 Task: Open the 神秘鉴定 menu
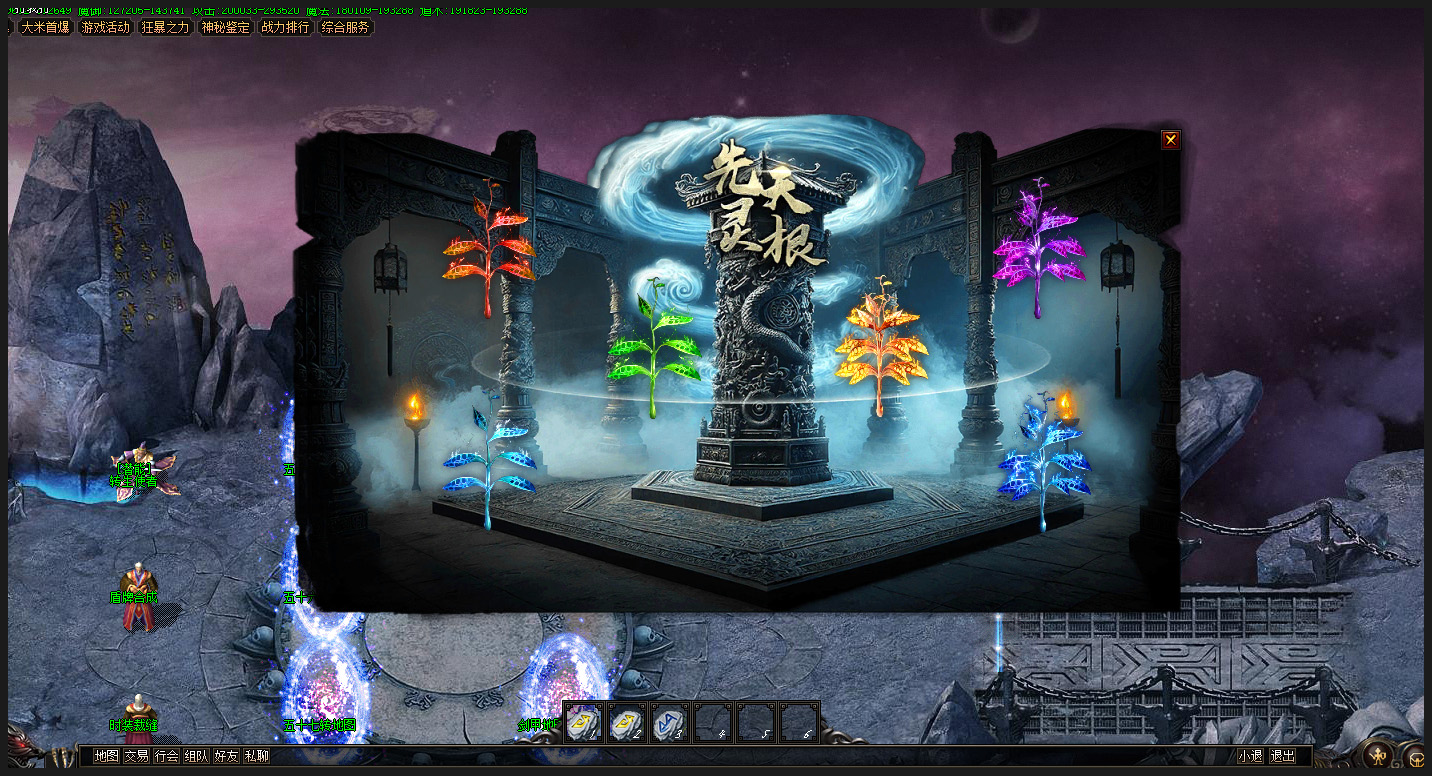pyautogui.click(x=226, y=28)
